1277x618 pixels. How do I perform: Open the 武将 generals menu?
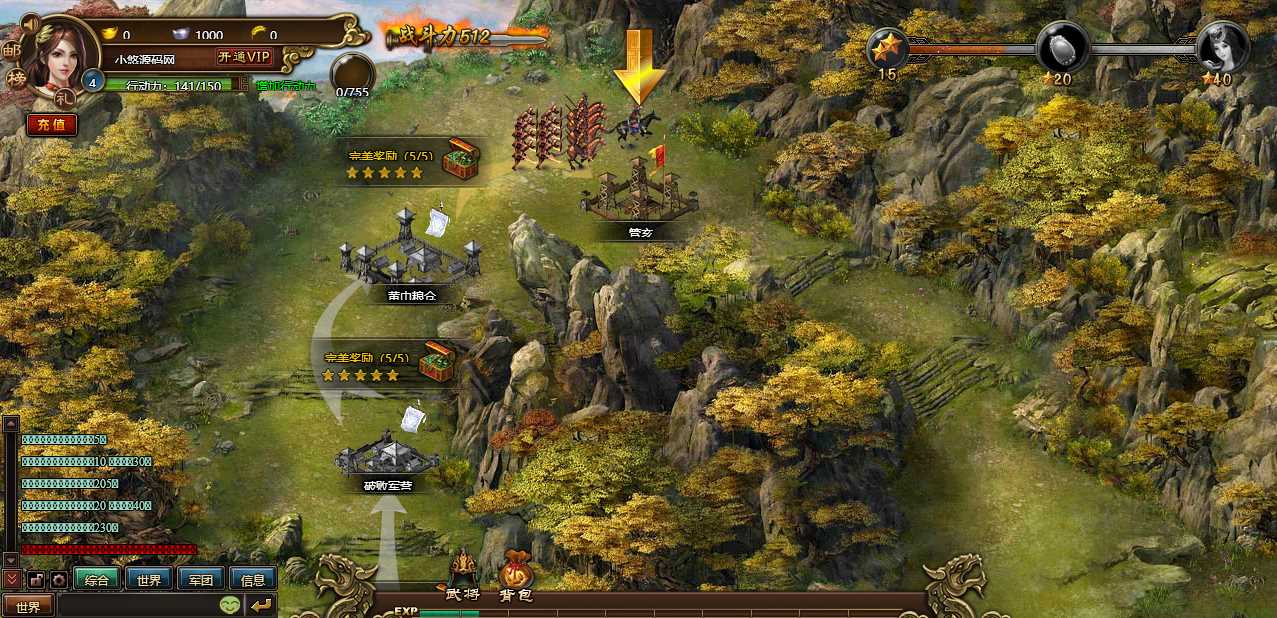click(462, 578)
